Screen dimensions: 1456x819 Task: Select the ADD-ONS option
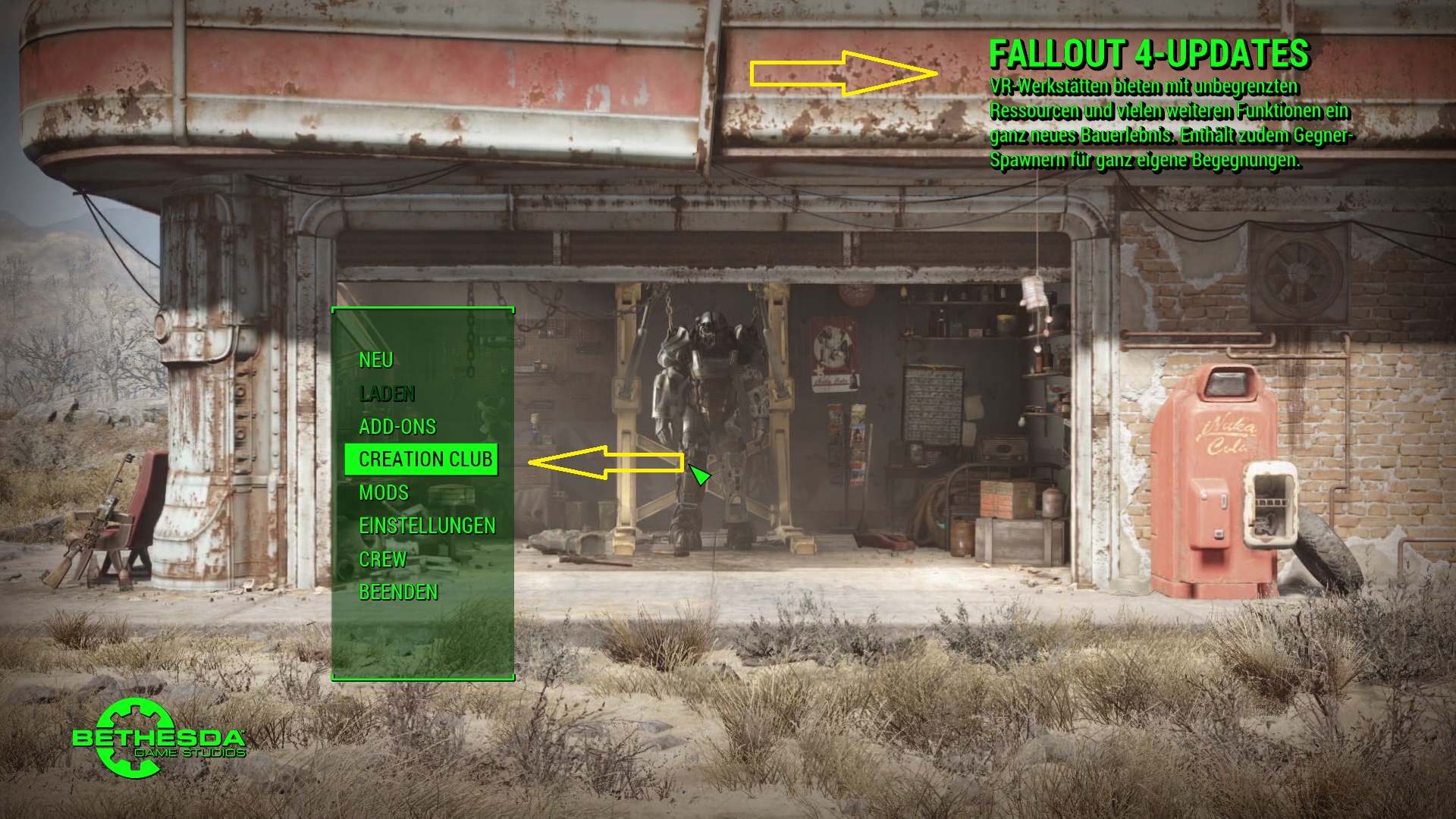coord(397,427)
